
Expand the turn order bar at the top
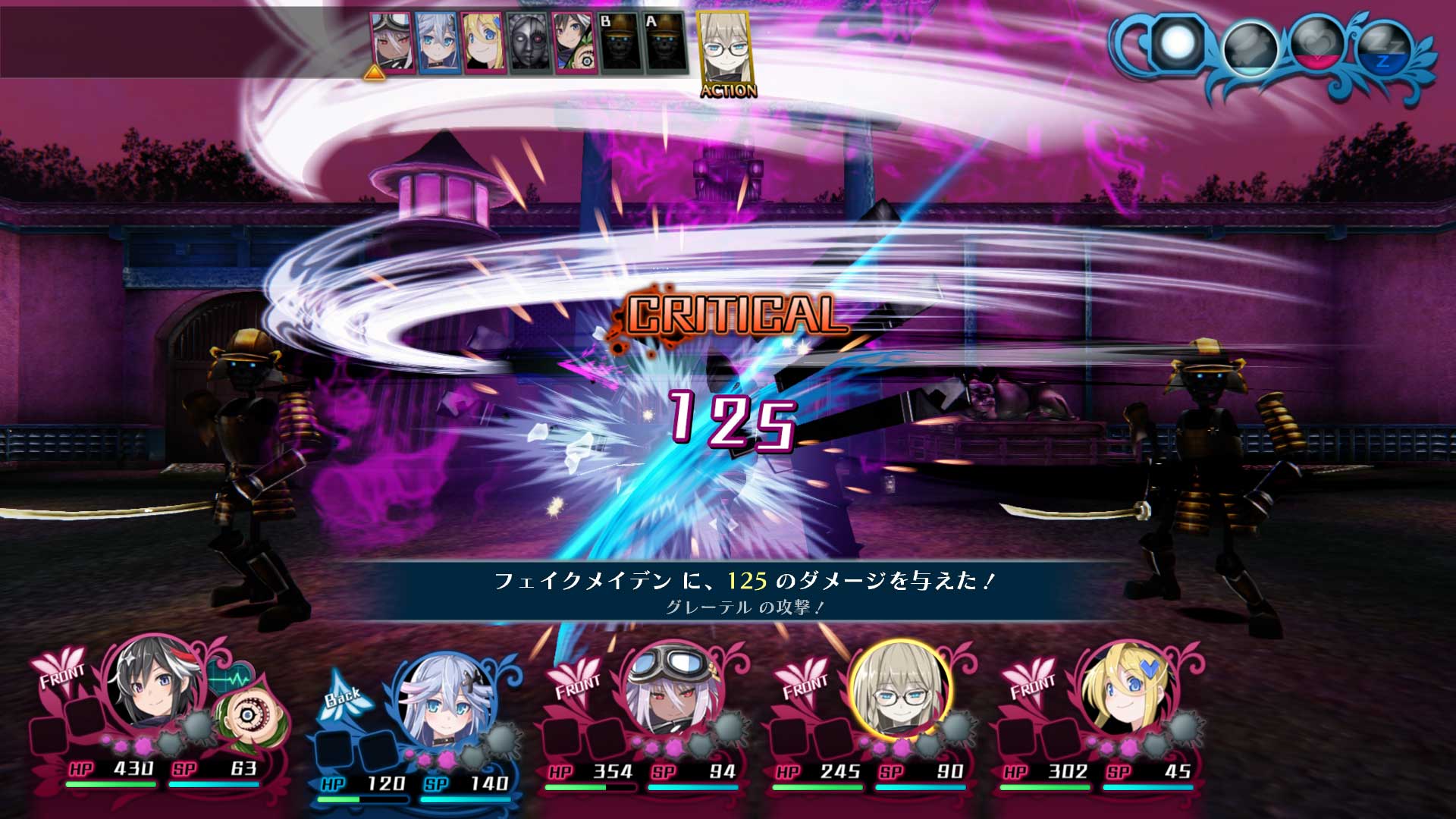[531, 42]
